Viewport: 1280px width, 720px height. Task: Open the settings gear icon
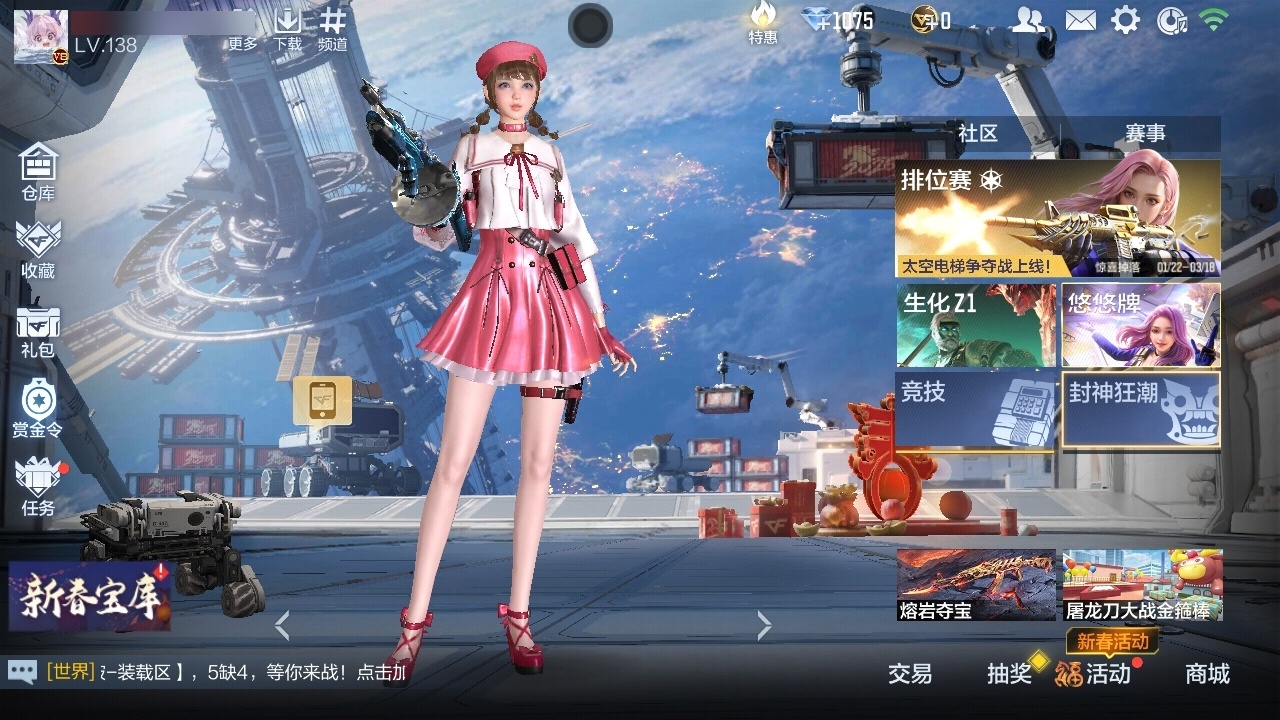[x=1126, y=20]
